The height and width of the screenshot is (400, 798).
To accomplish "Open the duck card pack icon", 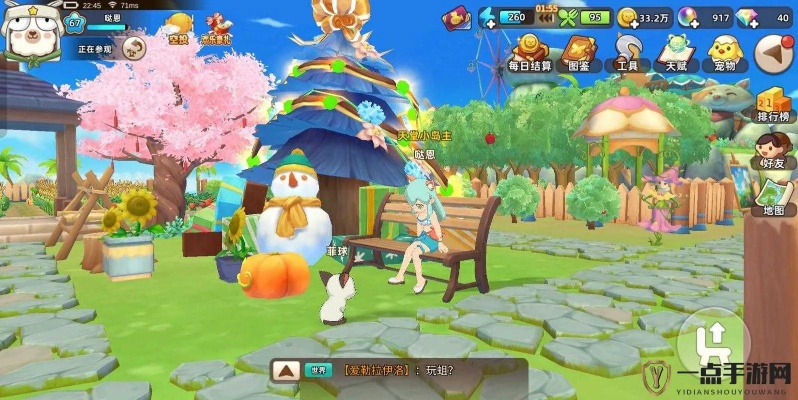I will 456,17.
